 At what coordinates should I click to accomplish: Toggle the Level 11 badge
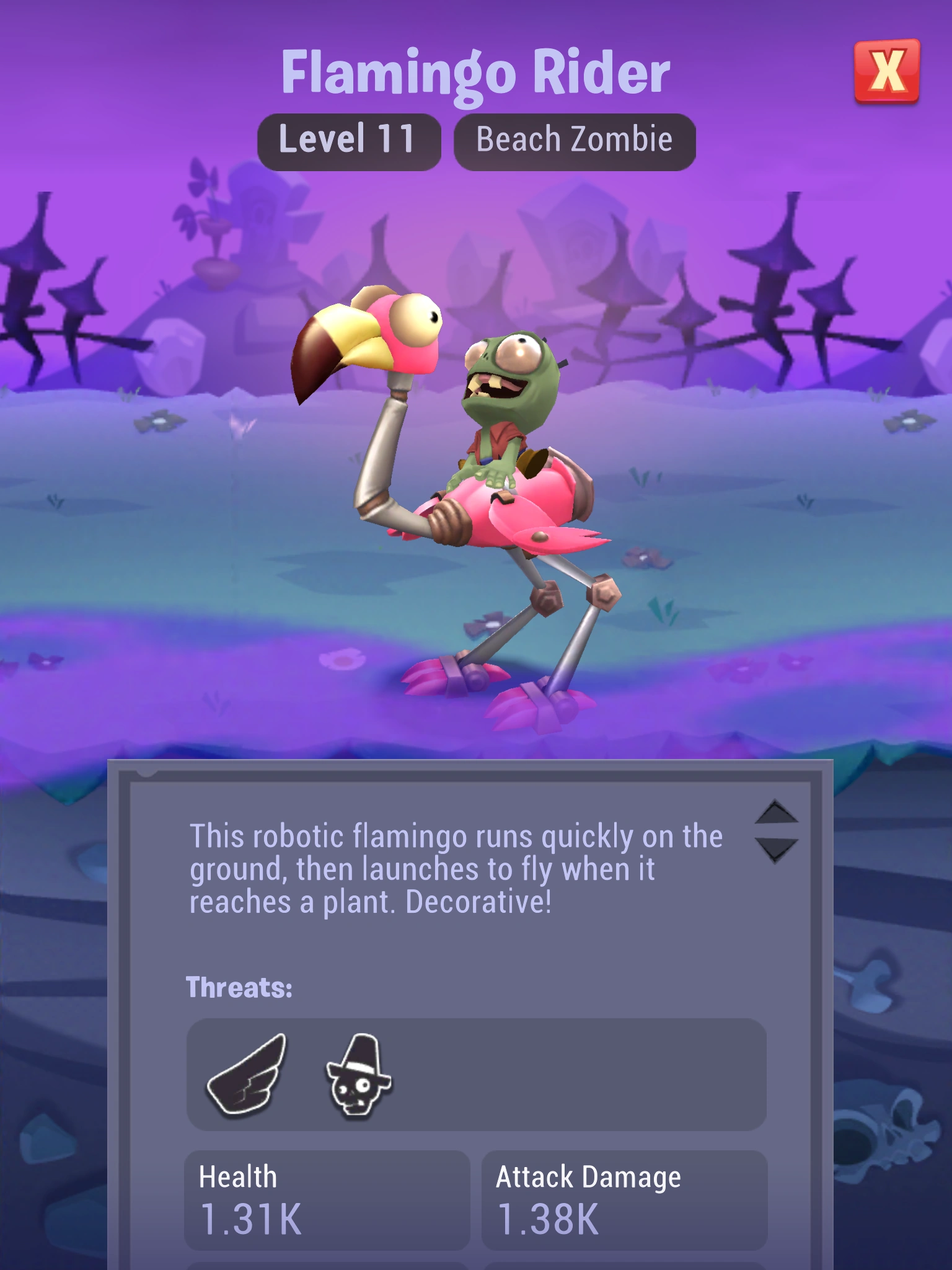(350, 139)
